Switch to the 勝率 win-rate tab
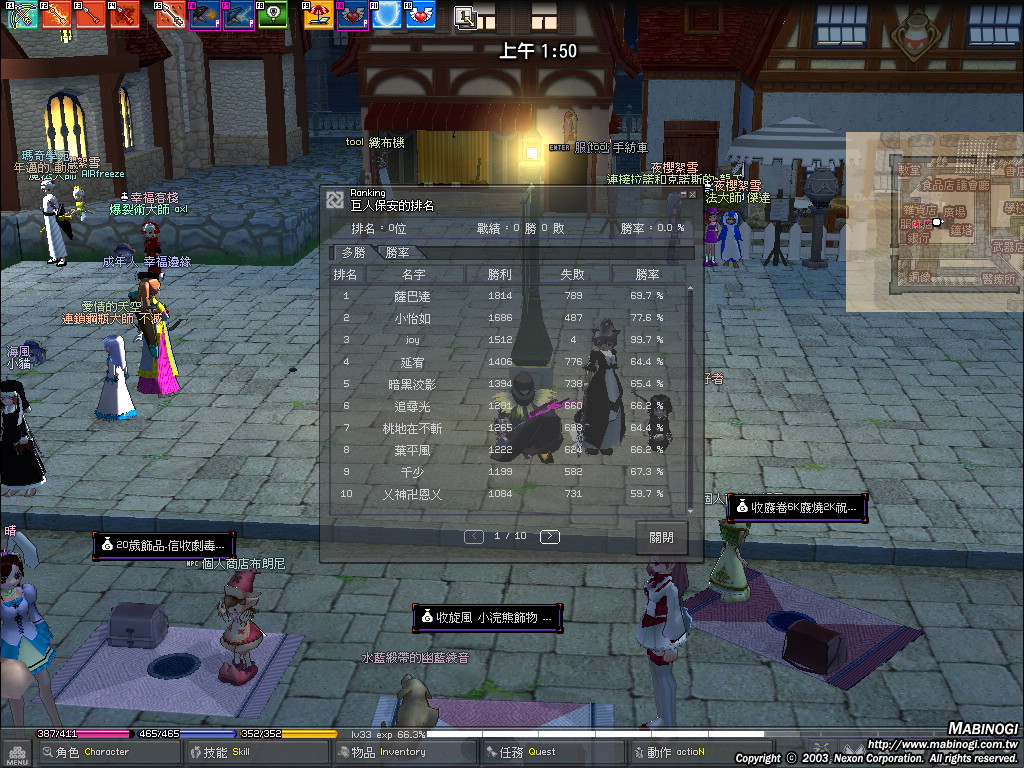Viewport: 1024px width, 768px height. (397, 253)
